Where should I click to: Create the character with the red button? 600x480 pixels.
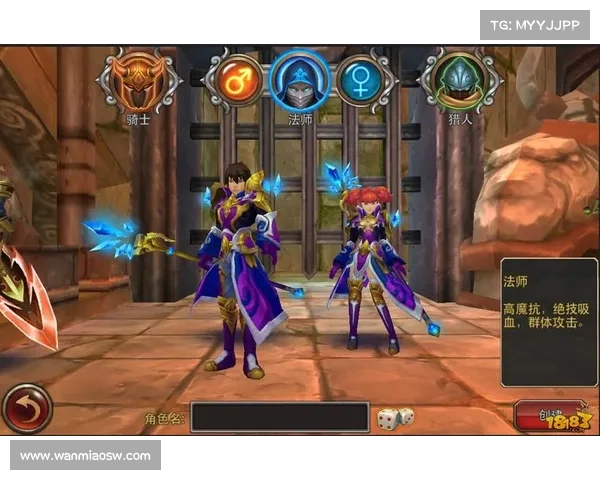[548, 415]
